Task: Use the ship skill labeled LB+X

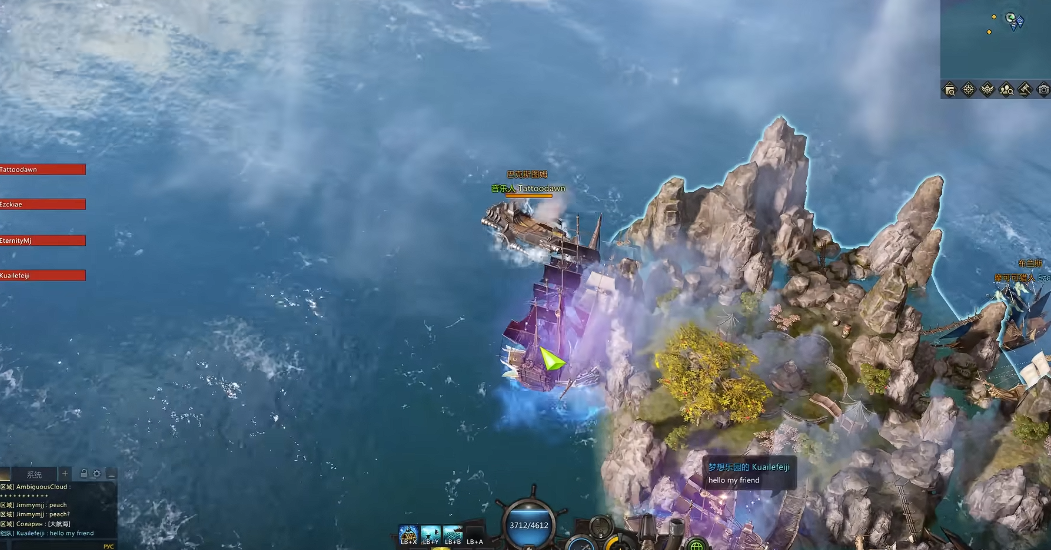Action: pos(408,534)
